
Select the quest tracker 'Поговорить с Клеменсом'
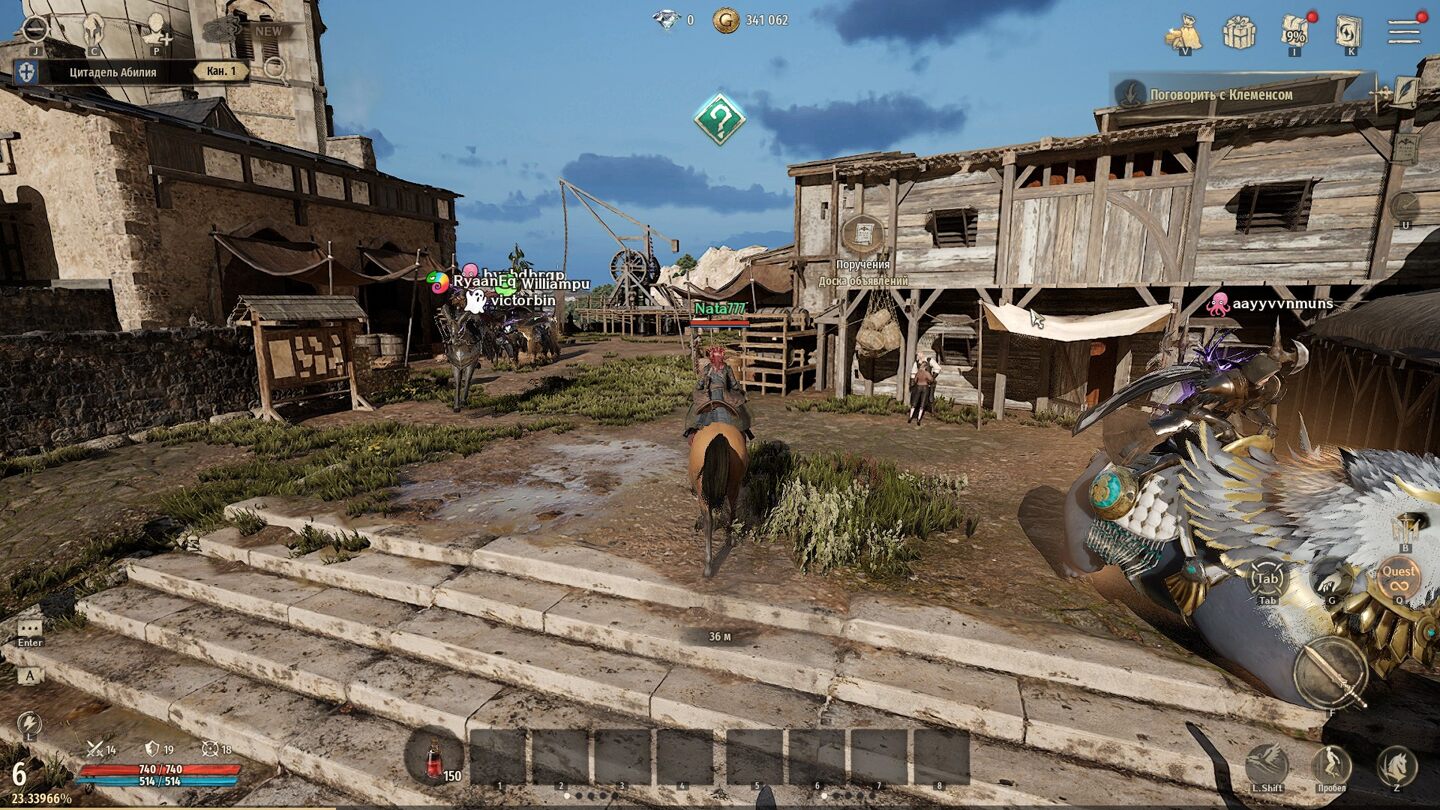(1221, 95)
